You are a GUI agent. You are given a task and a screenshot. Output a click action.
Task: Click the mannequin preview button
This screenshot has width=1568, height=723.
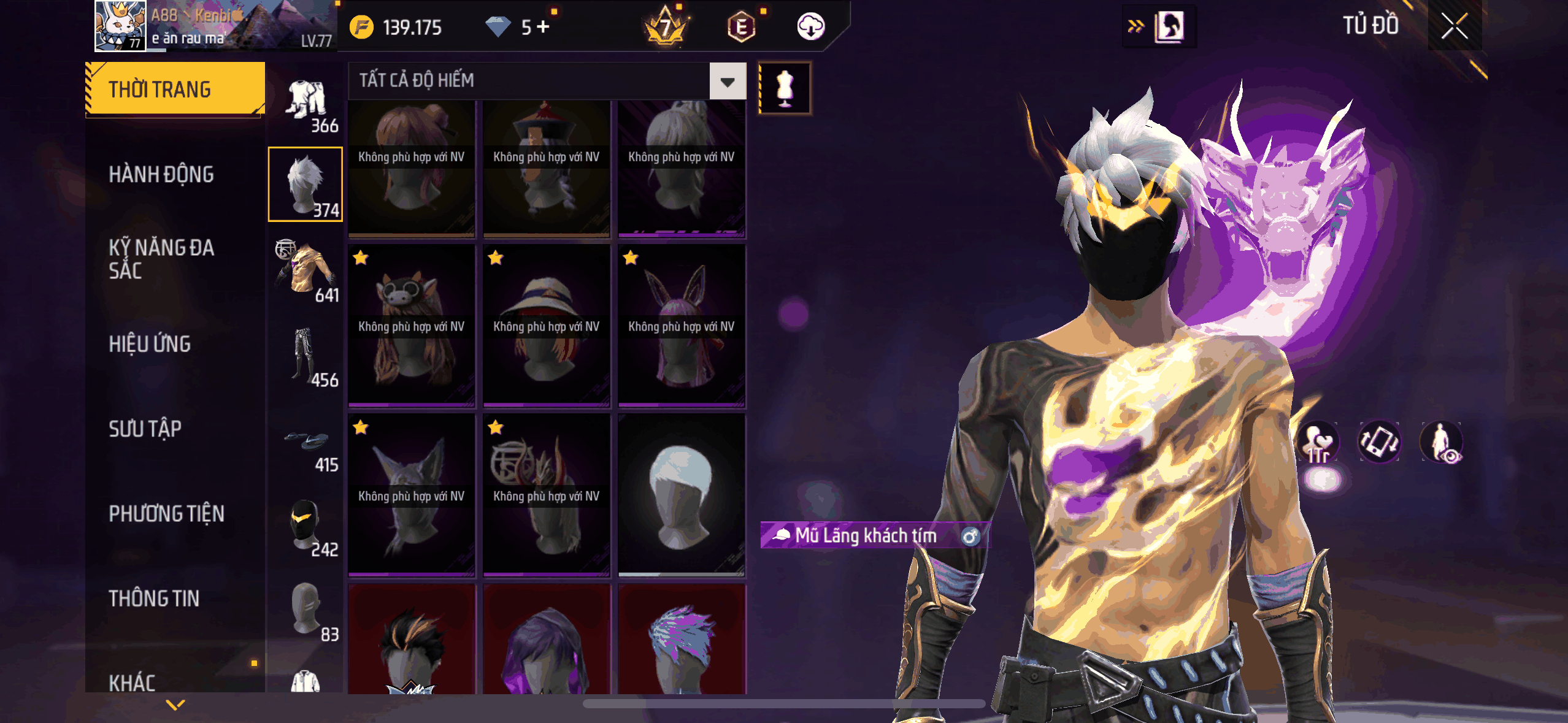click(785, 88)
